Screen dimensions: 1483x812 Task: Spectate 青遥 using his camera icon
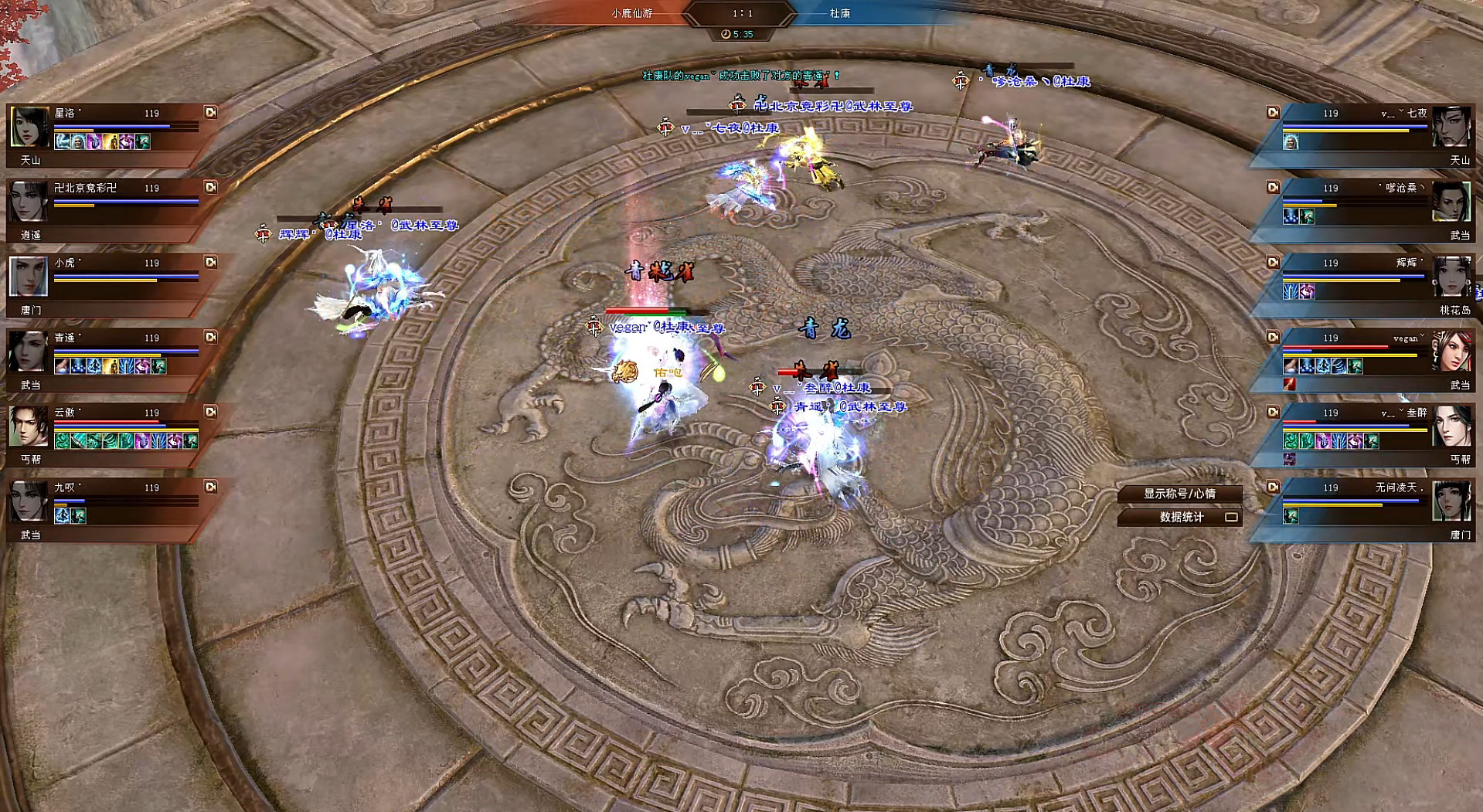click(210, 337)
